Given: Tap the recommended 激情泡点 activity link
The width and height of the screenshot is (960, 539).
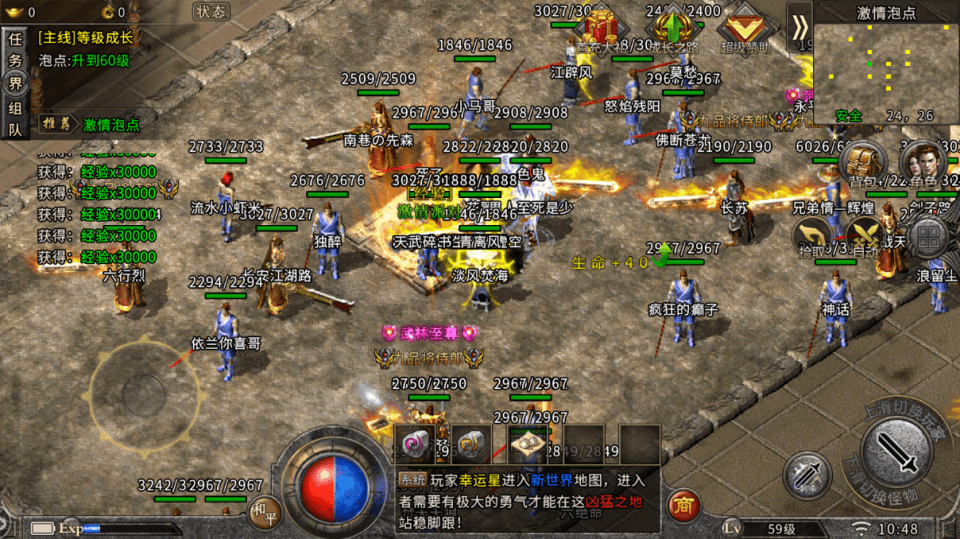Looking at the screenshot, I should [x=111, y=125].
